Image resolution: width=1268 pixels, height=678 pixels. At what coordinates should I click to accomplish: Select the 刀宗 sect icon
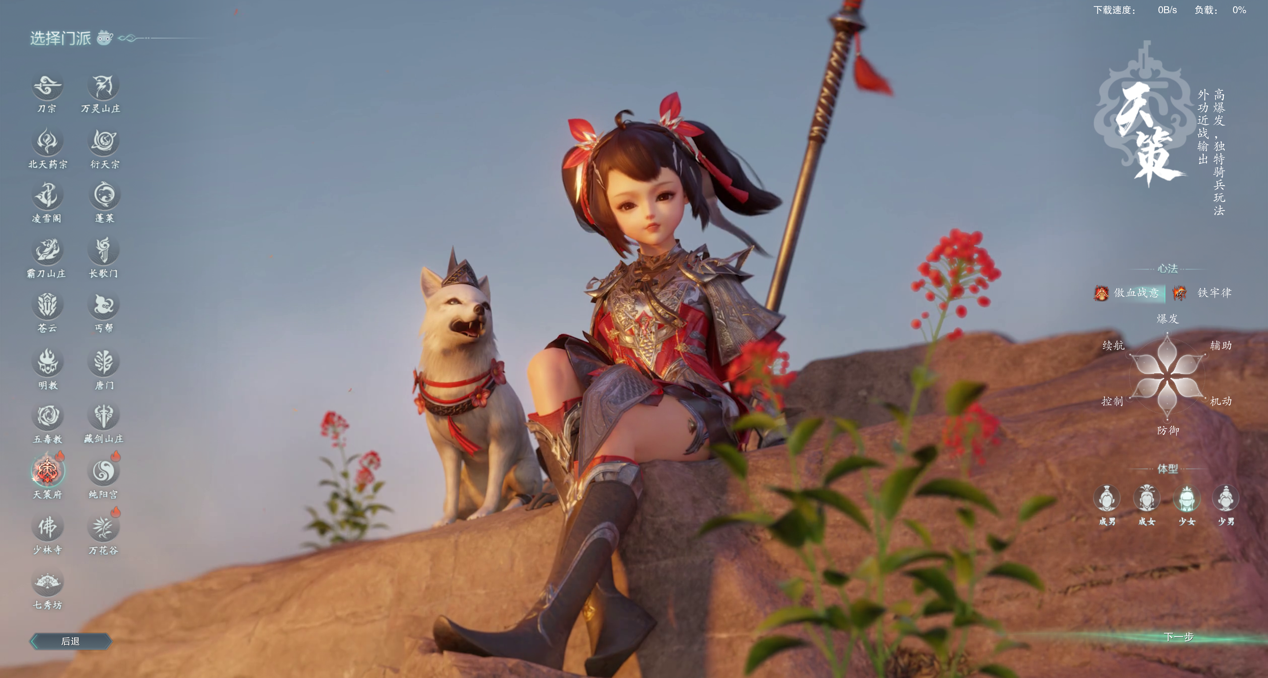click(47, 87)
